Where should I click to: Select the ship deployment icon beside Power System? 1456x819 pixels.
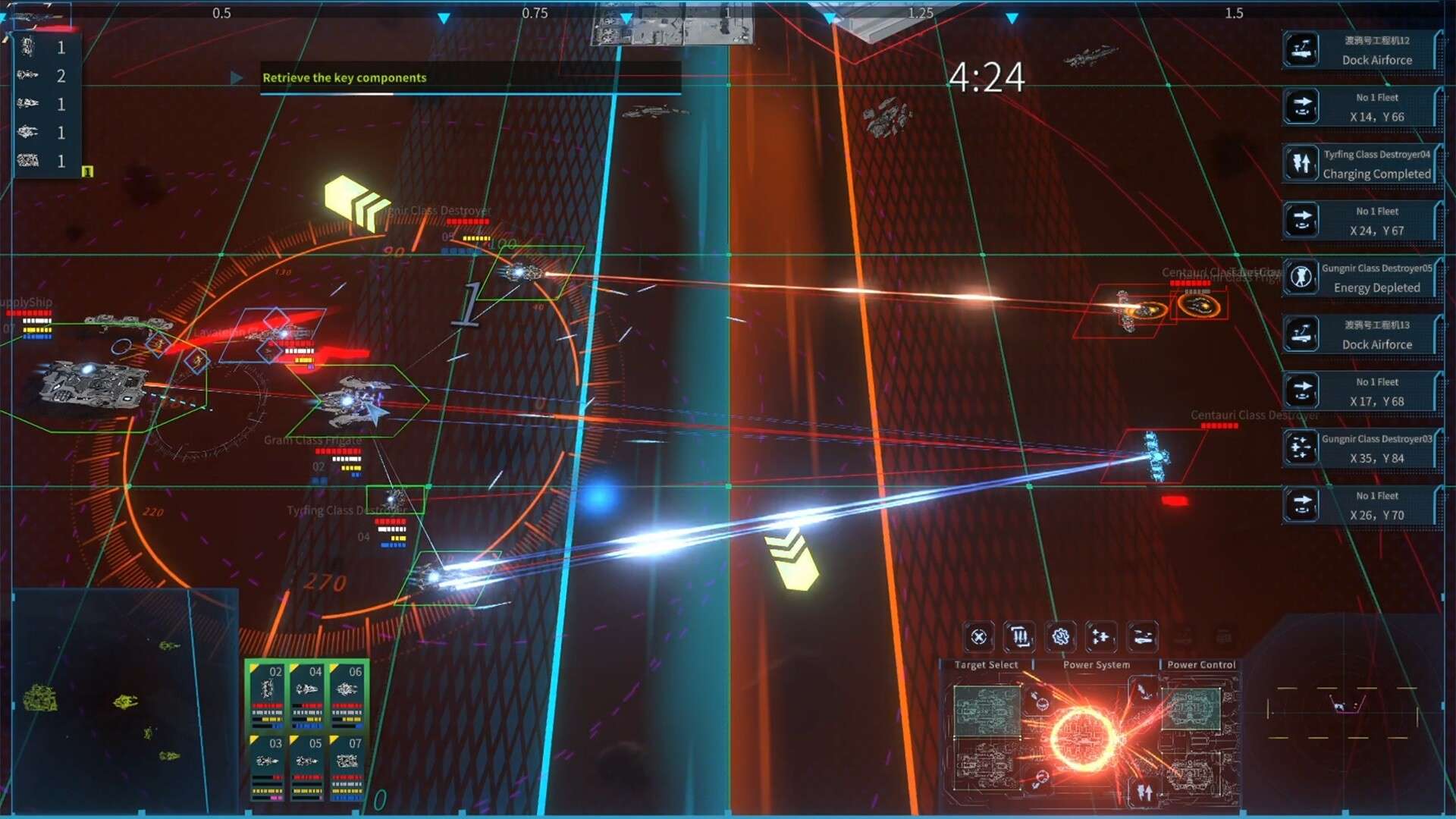pos(1144,637)
